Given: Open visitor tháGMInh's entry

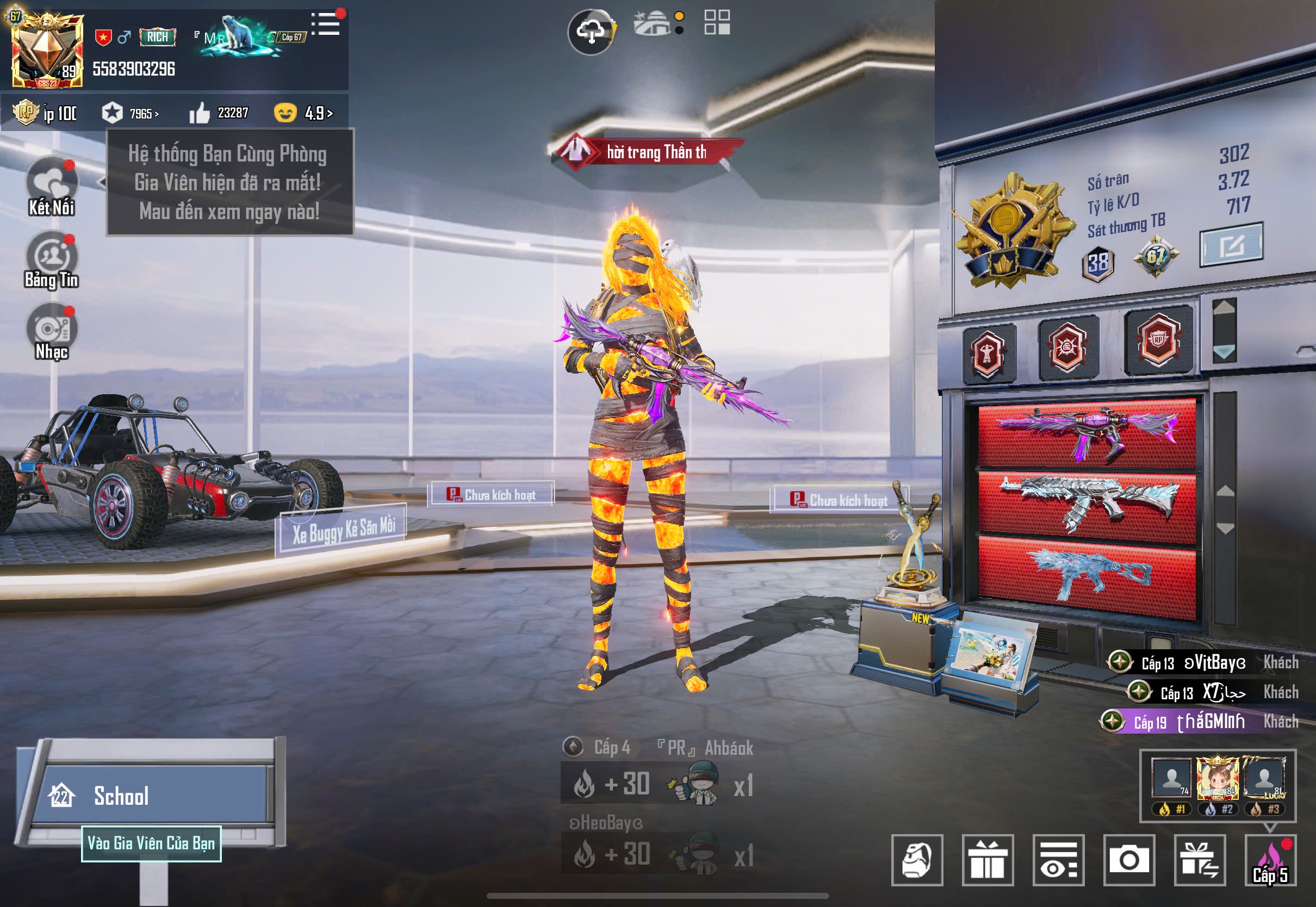Looking at the screenshot, I should pos(1199,721).
